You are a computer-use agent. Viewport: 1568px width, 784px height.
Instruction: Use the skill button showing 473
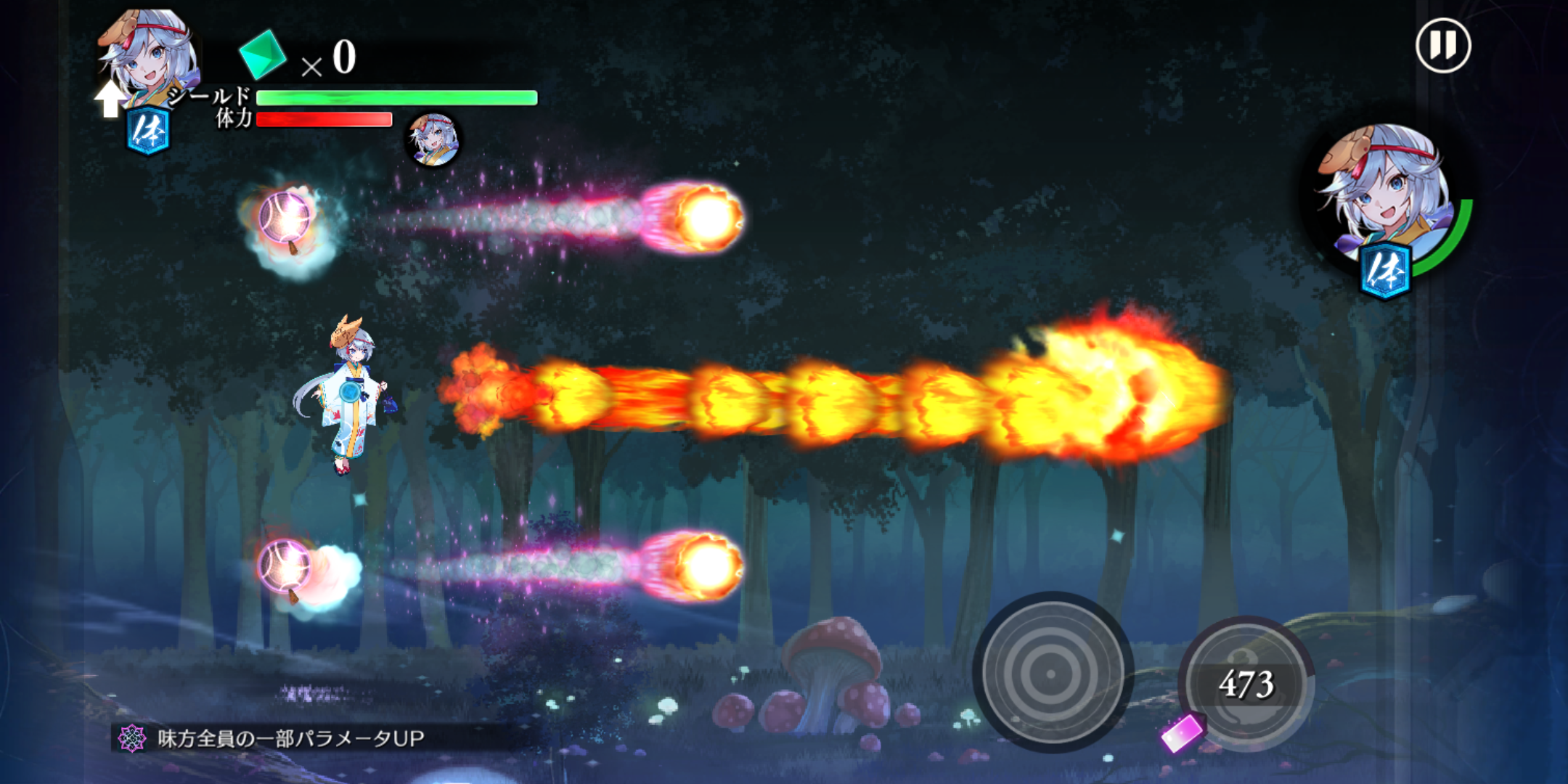1247,683
